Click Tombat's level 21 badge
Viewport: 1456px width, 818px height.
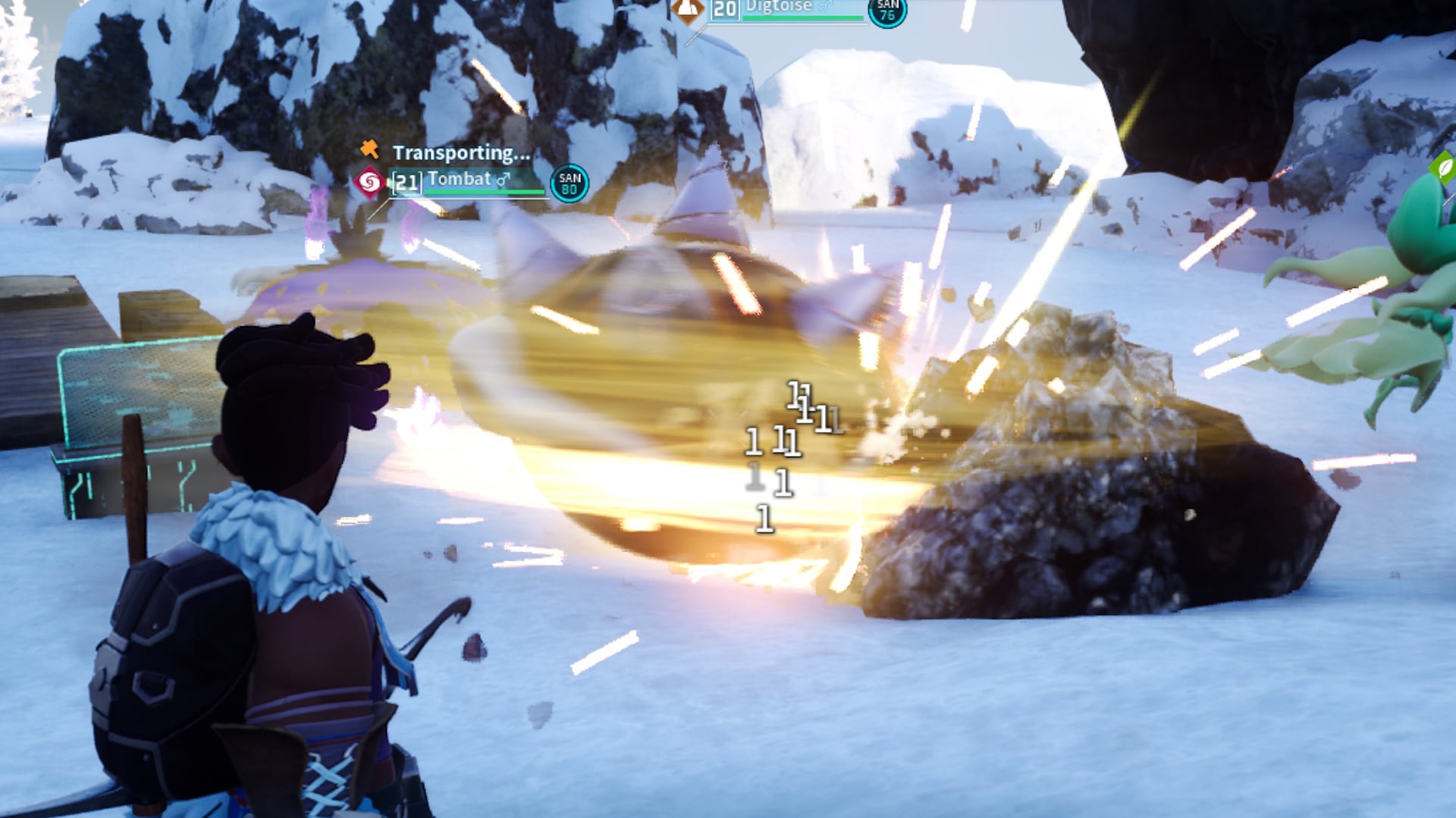406,180
